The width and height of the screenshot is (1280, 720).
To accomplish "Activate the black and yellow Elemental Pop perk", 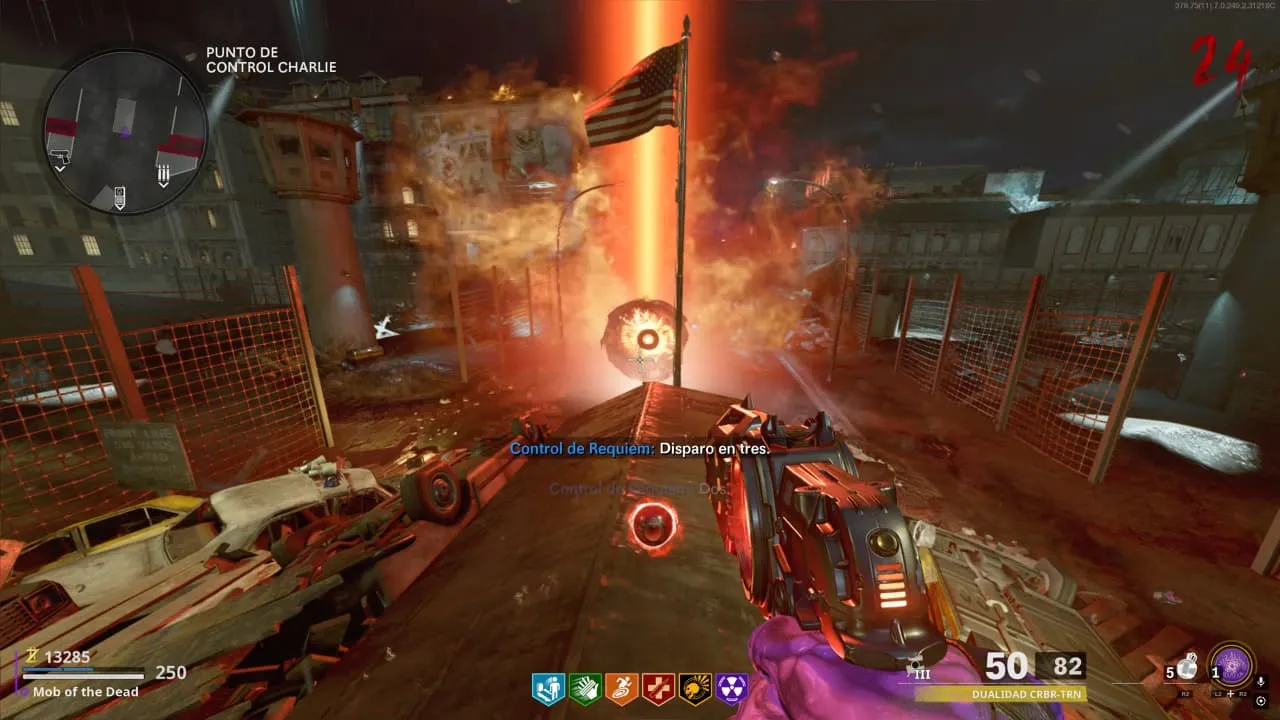I will click(695, 688).
